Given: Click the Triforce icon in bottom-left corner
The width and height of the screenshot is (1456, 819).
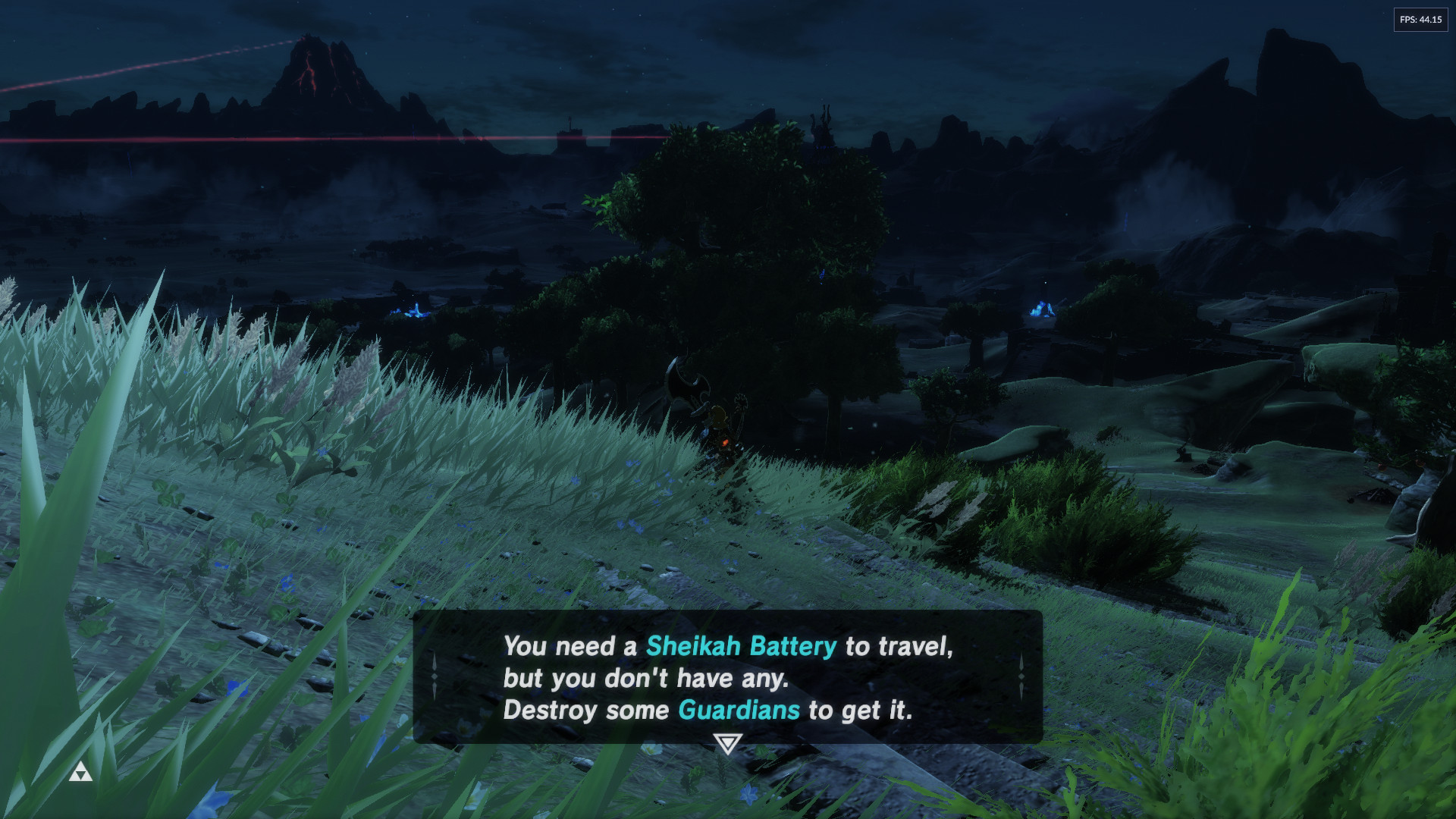Looking at the screenshot, I should click(81, 772).
